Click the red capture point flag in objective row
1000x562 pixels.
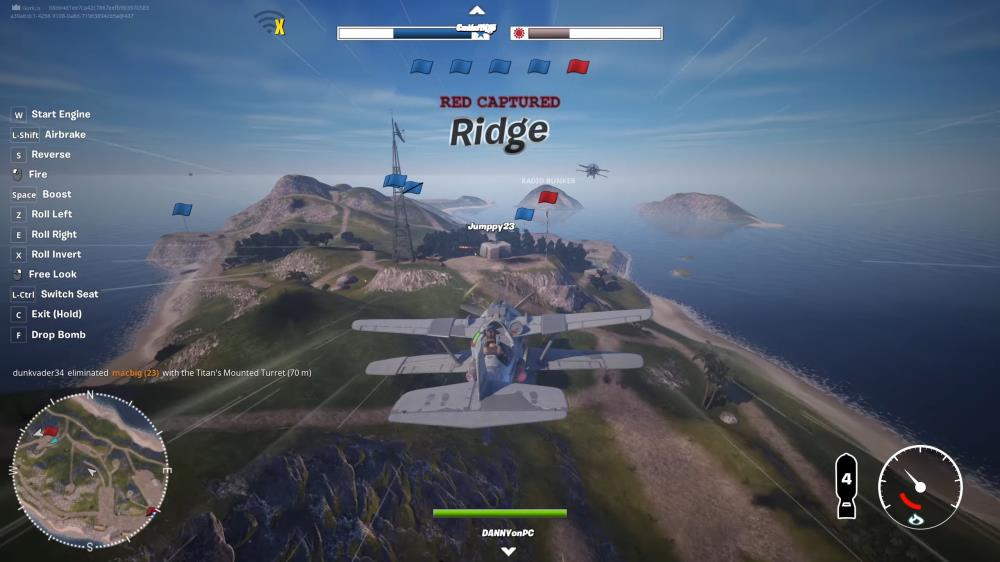click(578, 67)
